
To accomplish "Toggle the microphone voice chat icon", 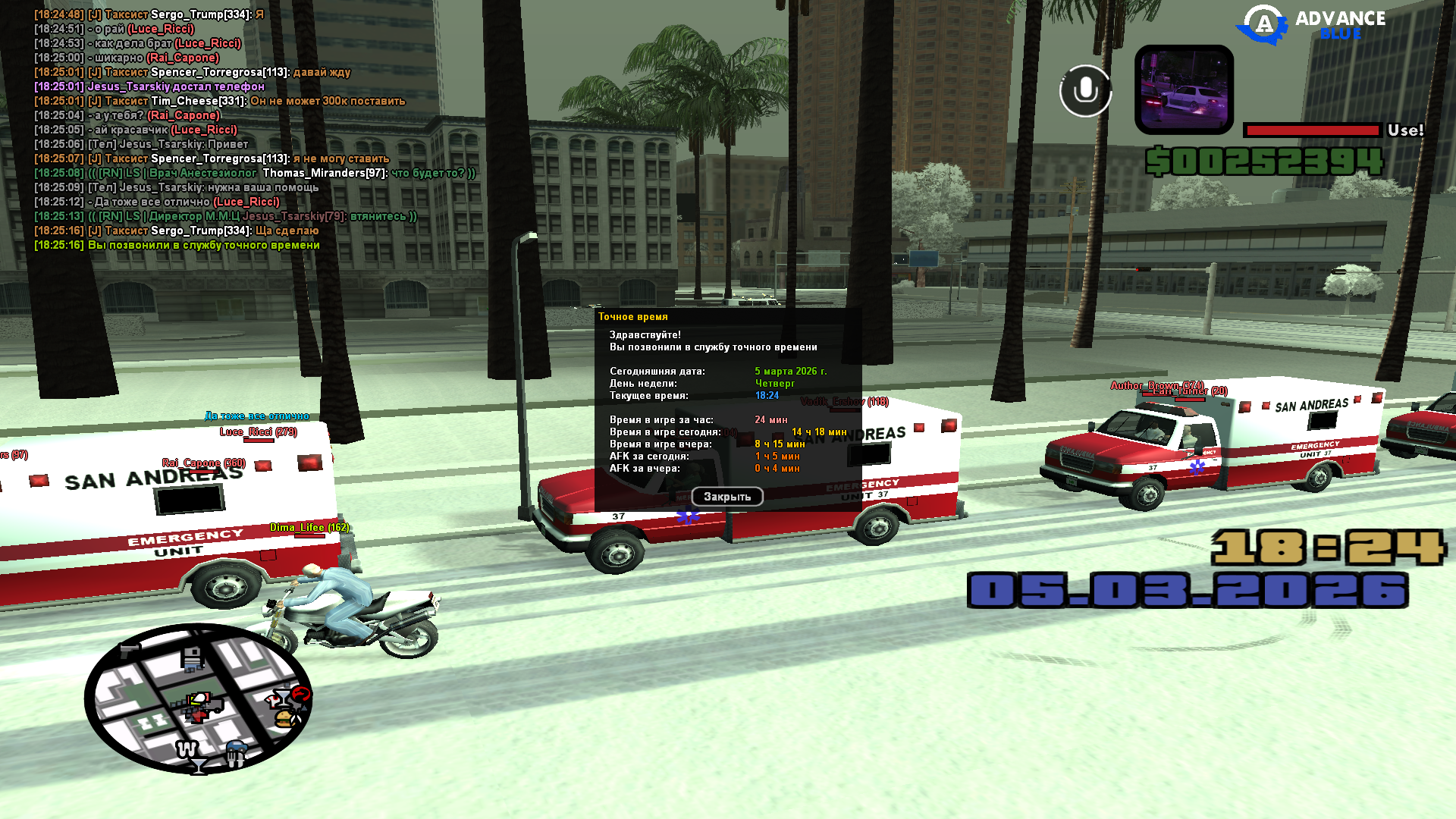I will pyautogui.click(x=1085, y=91).
